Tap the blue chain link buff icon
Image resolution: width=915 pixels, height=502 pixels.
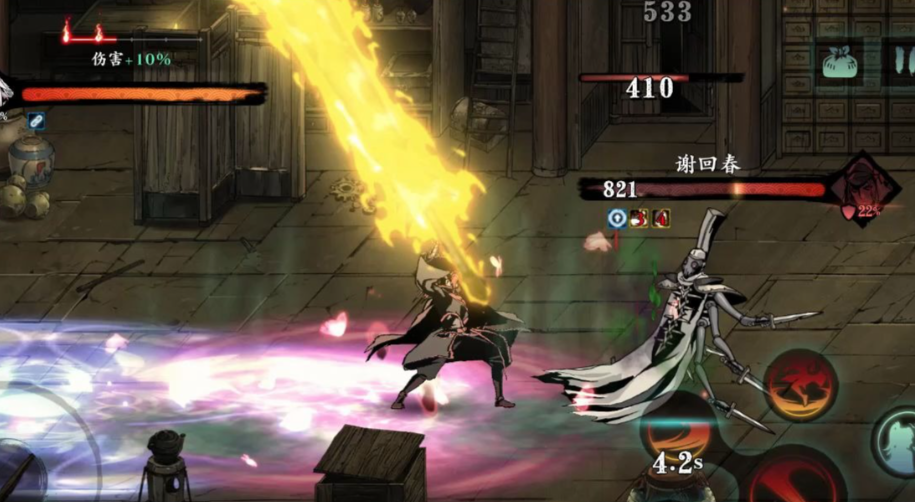(x=36, y=121)
